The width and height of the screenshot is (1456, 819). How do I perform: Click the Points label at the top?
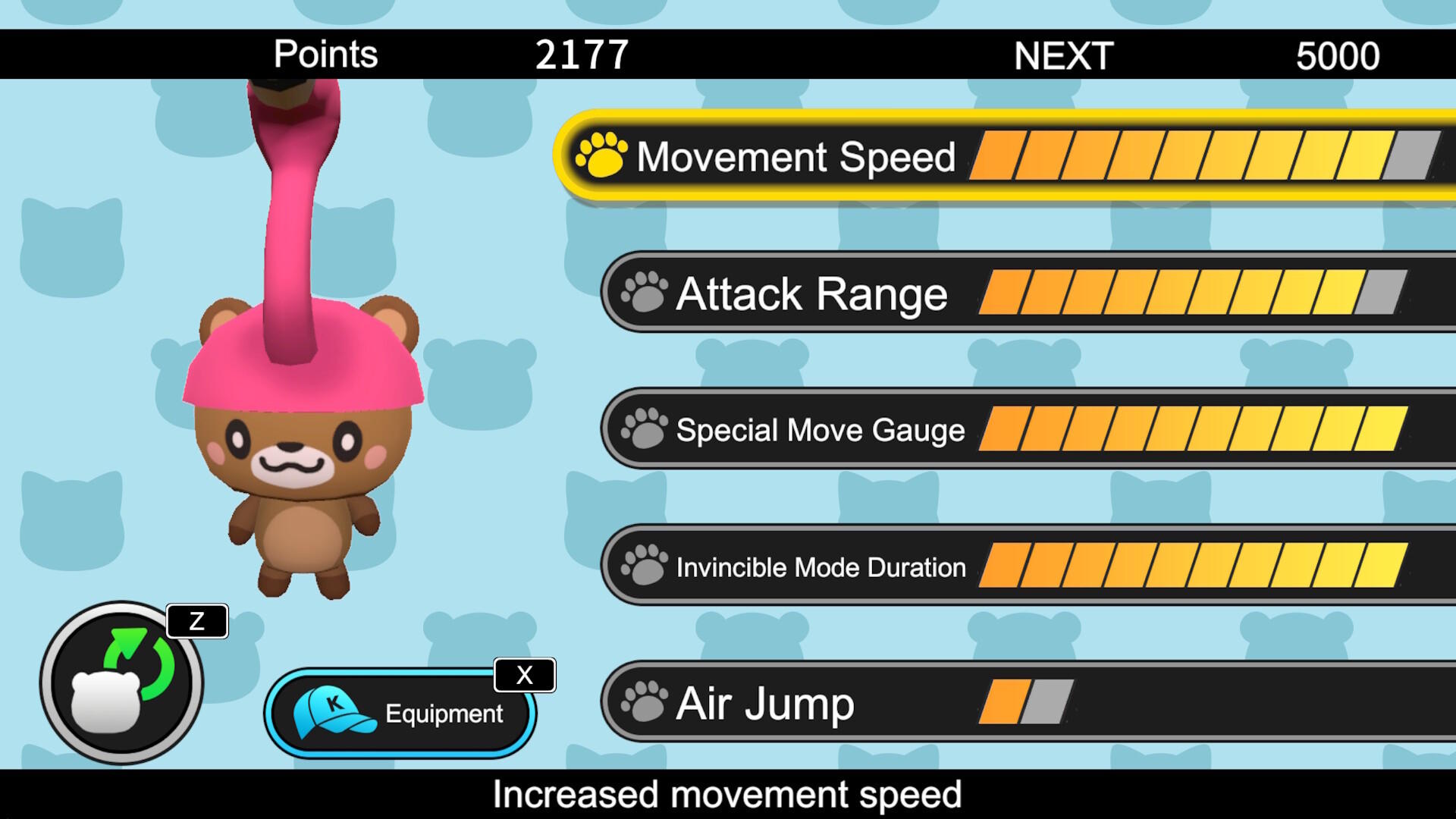326,54
